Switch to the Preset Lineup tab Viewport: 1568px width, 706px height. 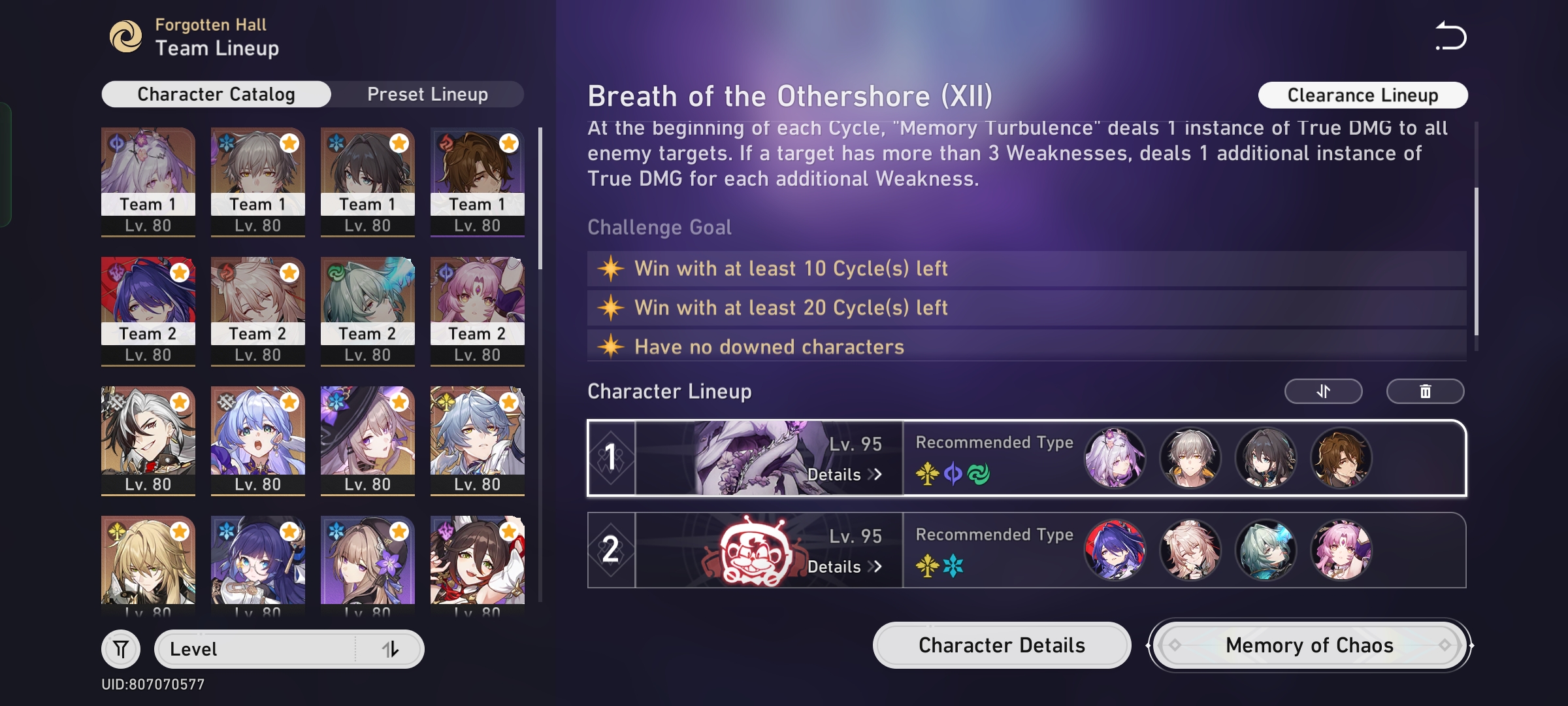(427, 93)
